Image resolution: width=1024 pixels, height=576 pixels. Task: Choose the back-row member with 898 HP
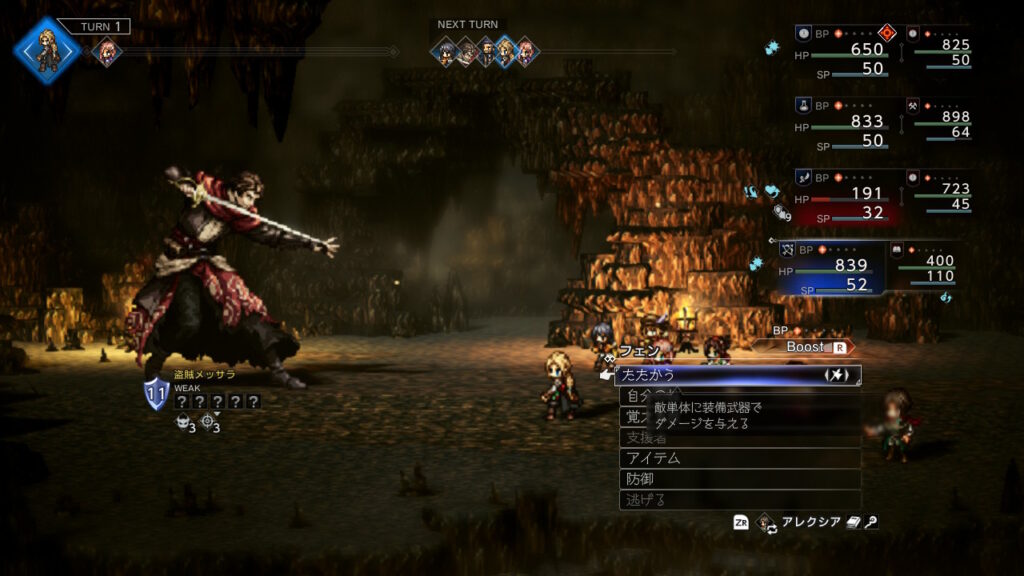pyautogui.click(x=940, y=119)
